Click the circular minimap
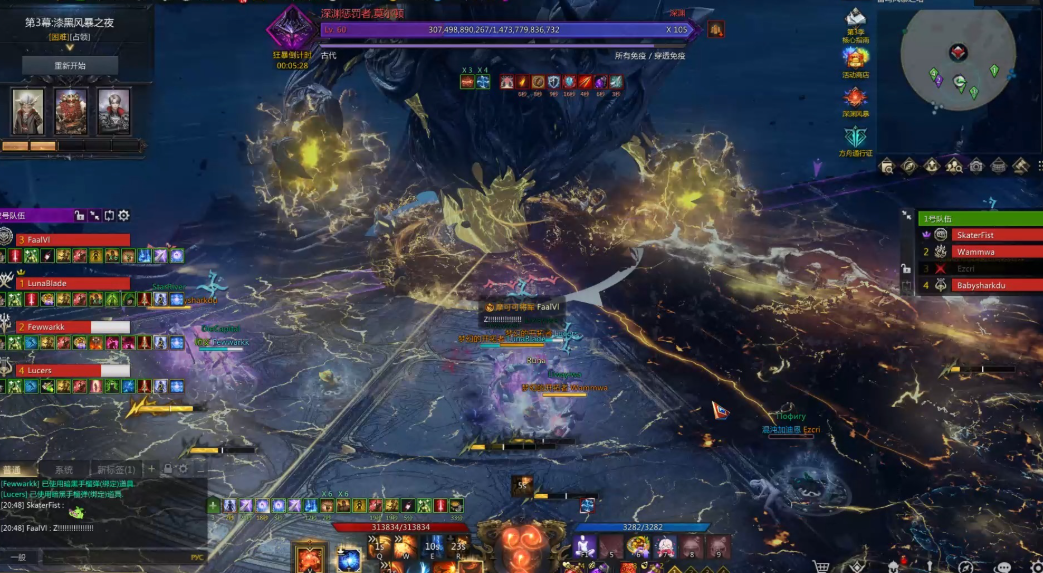 (959, 65)
